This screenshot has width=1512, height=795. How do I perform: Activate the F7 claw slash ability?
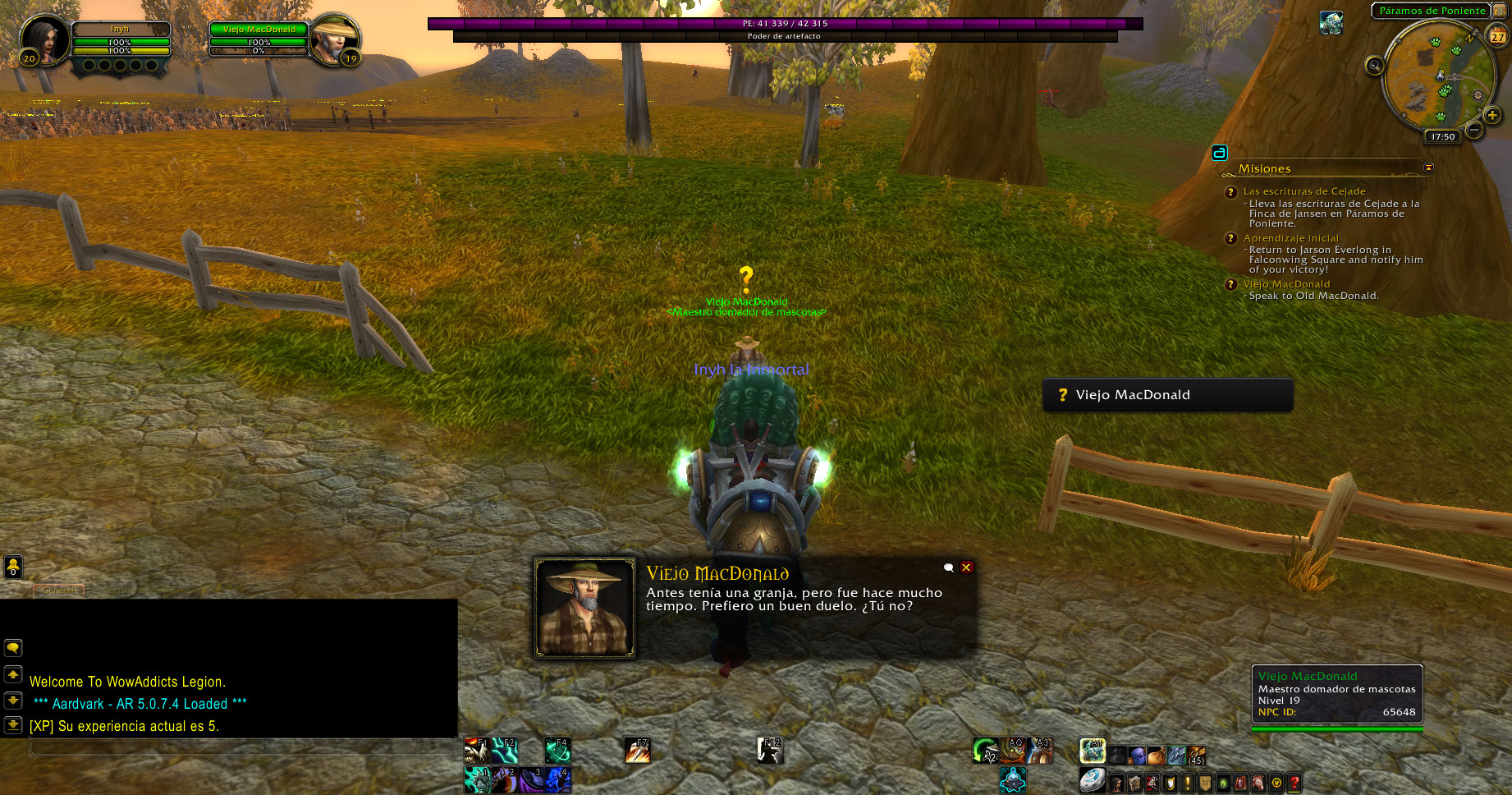(x=637, y=750)
